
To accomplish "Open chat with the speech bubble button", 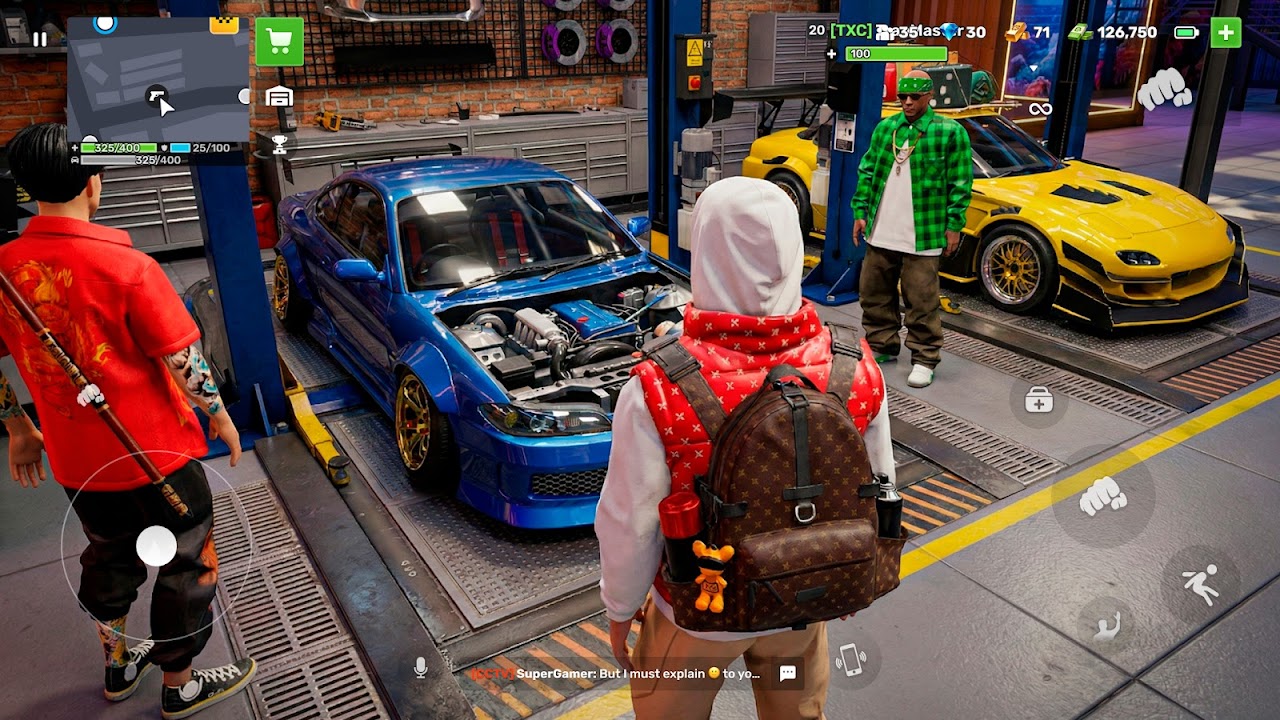I will (788, 673).
